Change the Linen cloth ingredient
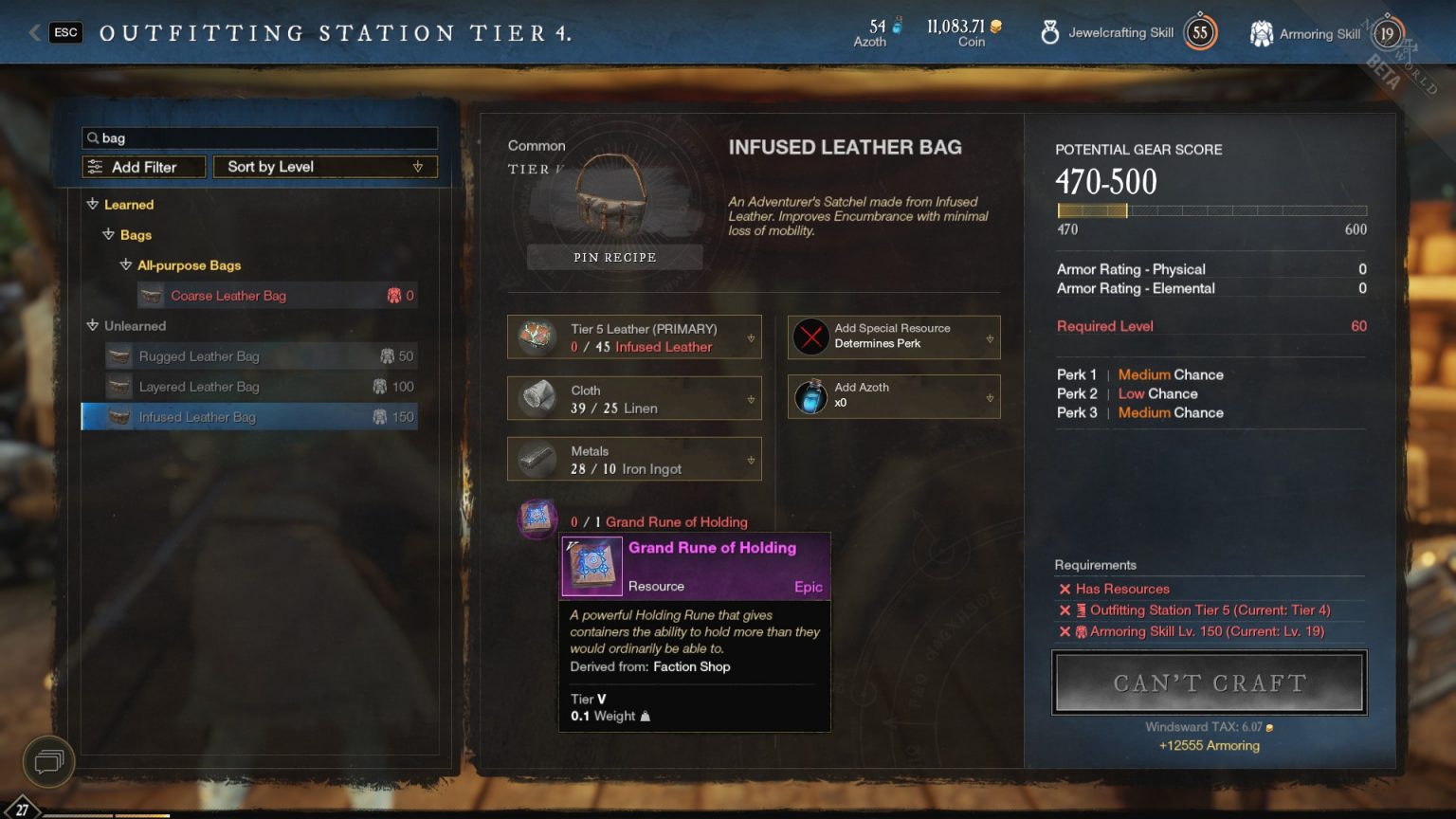 (x=634, y=398)
